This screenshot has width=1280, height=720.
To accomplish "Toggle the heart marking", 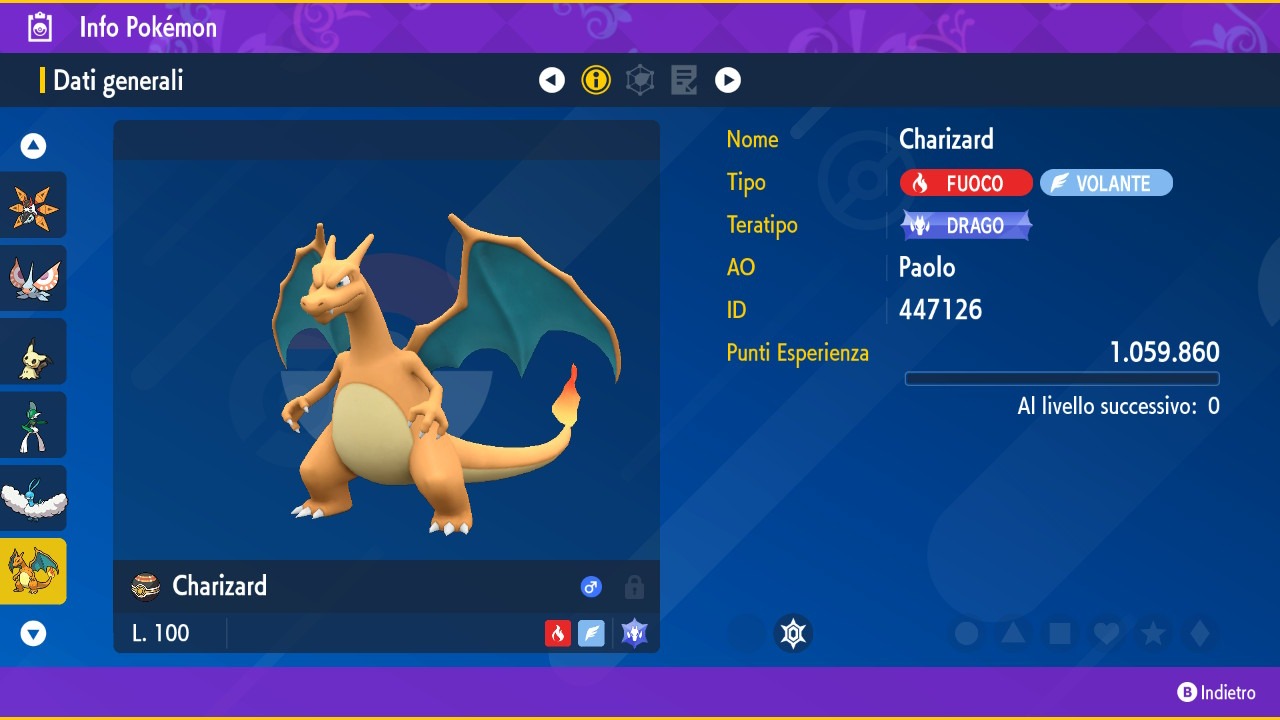I will click(x=1106, y=633).
